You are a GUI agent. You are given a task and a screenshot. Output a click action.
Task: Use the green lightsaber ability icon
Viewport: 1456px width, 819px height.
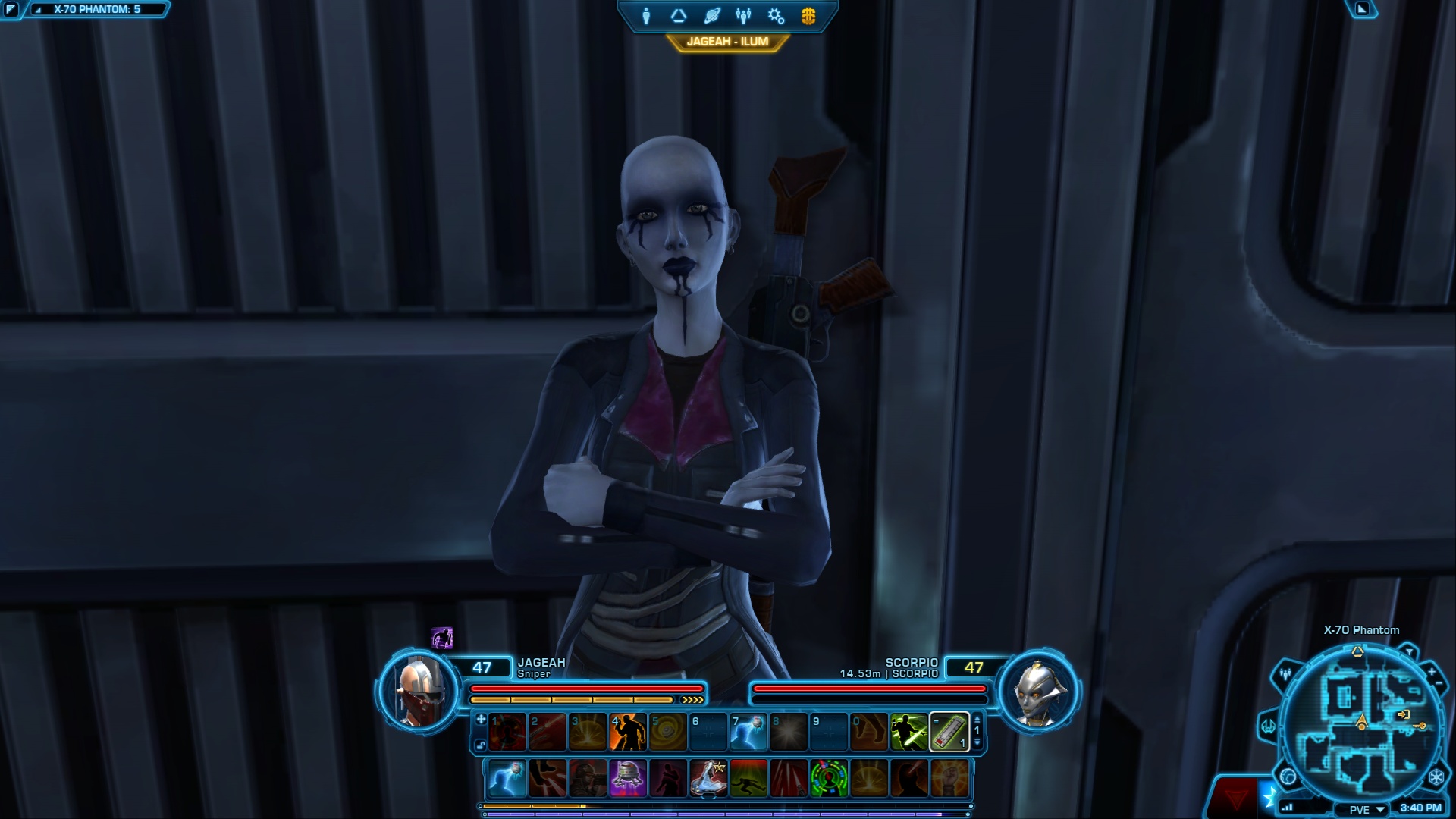point(908,732)
